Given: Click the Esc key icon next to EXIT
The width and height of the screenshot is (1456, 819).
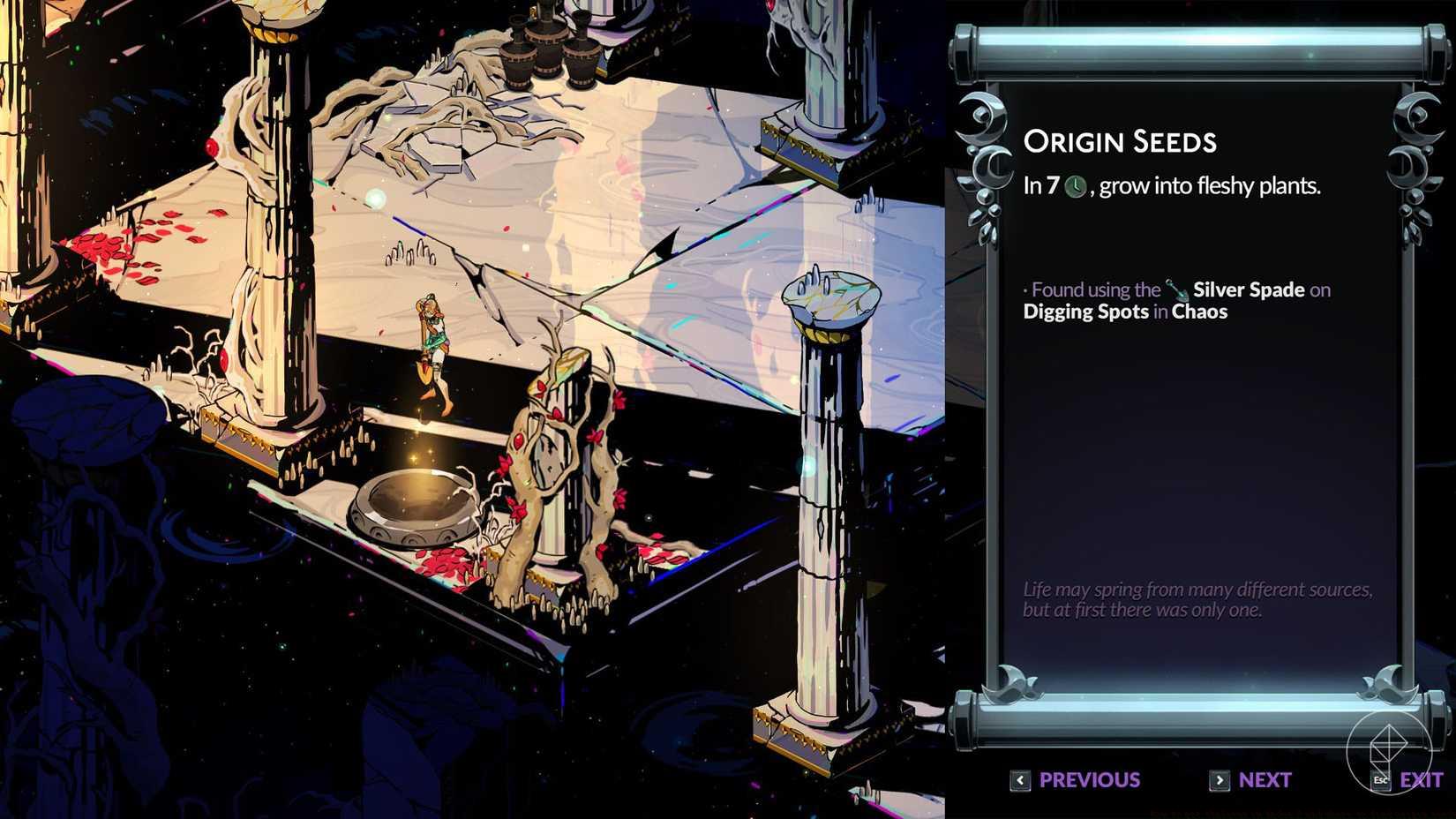Looking at the screenshot, I should 1380,780.
